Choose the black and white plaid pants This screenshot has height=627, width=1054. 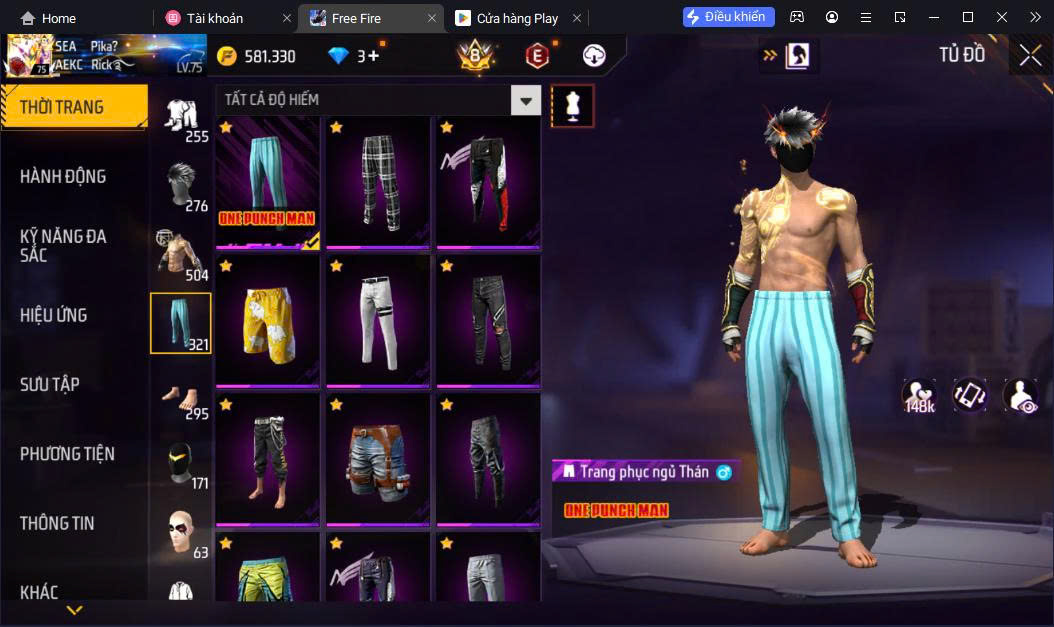click(377, 181)
